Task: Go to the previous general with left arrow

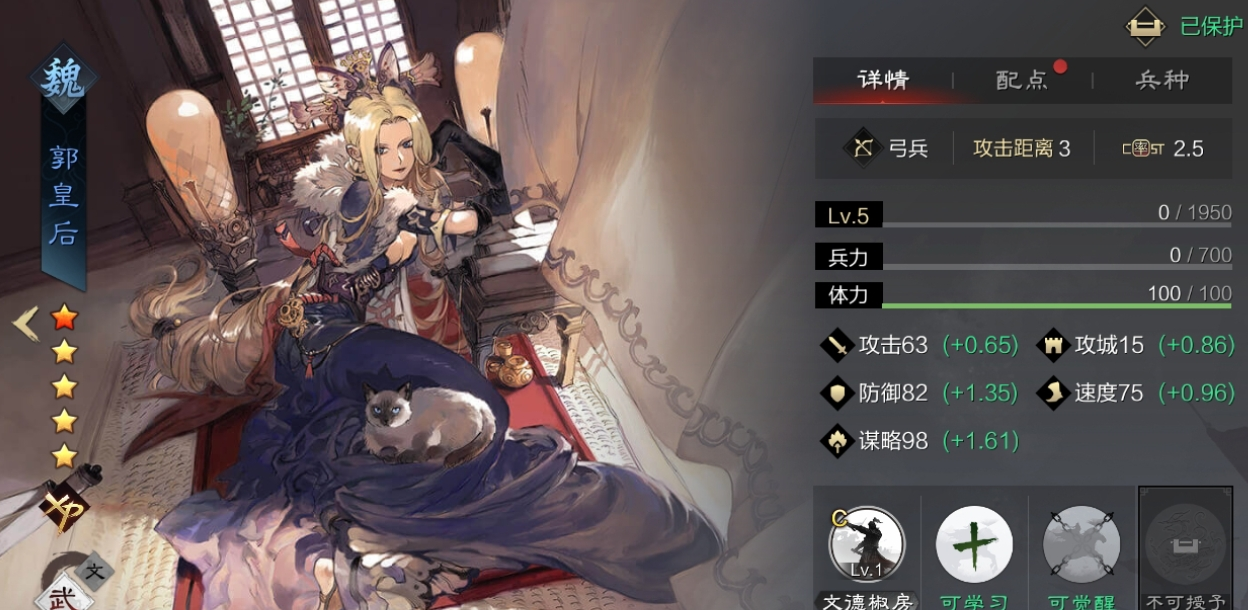Action: pos(25,323)
